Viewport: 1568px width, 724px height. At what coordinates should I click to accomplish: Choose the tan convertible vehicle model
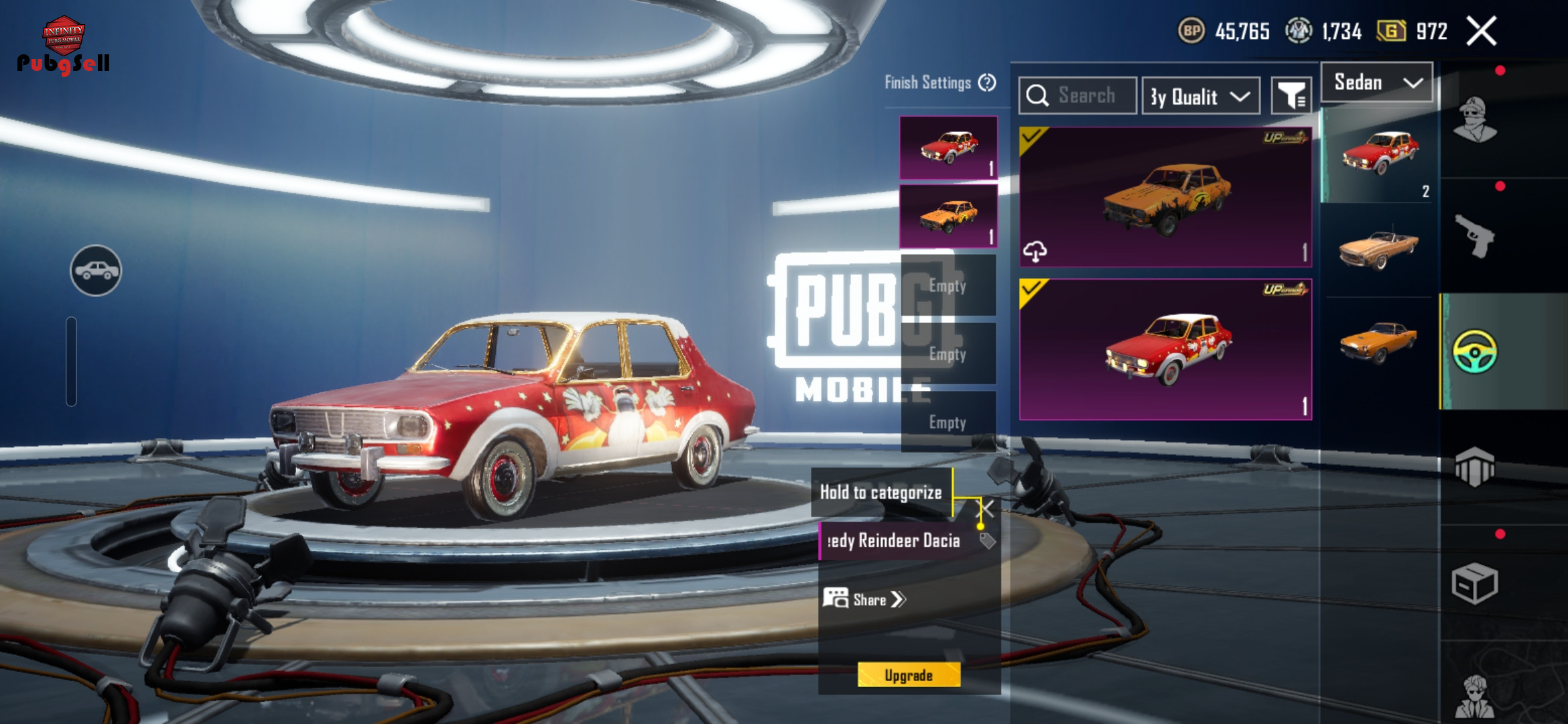click(x=1379, y=249)
